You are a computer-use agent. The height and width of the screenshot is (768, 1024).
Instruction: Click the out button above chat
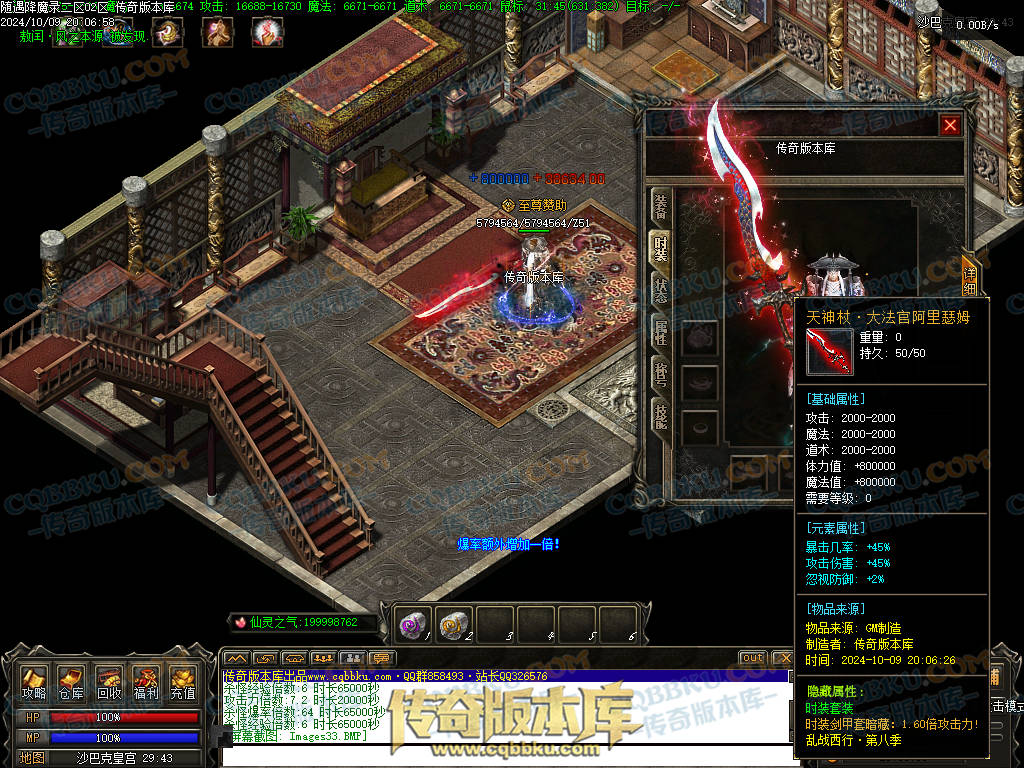(x=752, y=658)
